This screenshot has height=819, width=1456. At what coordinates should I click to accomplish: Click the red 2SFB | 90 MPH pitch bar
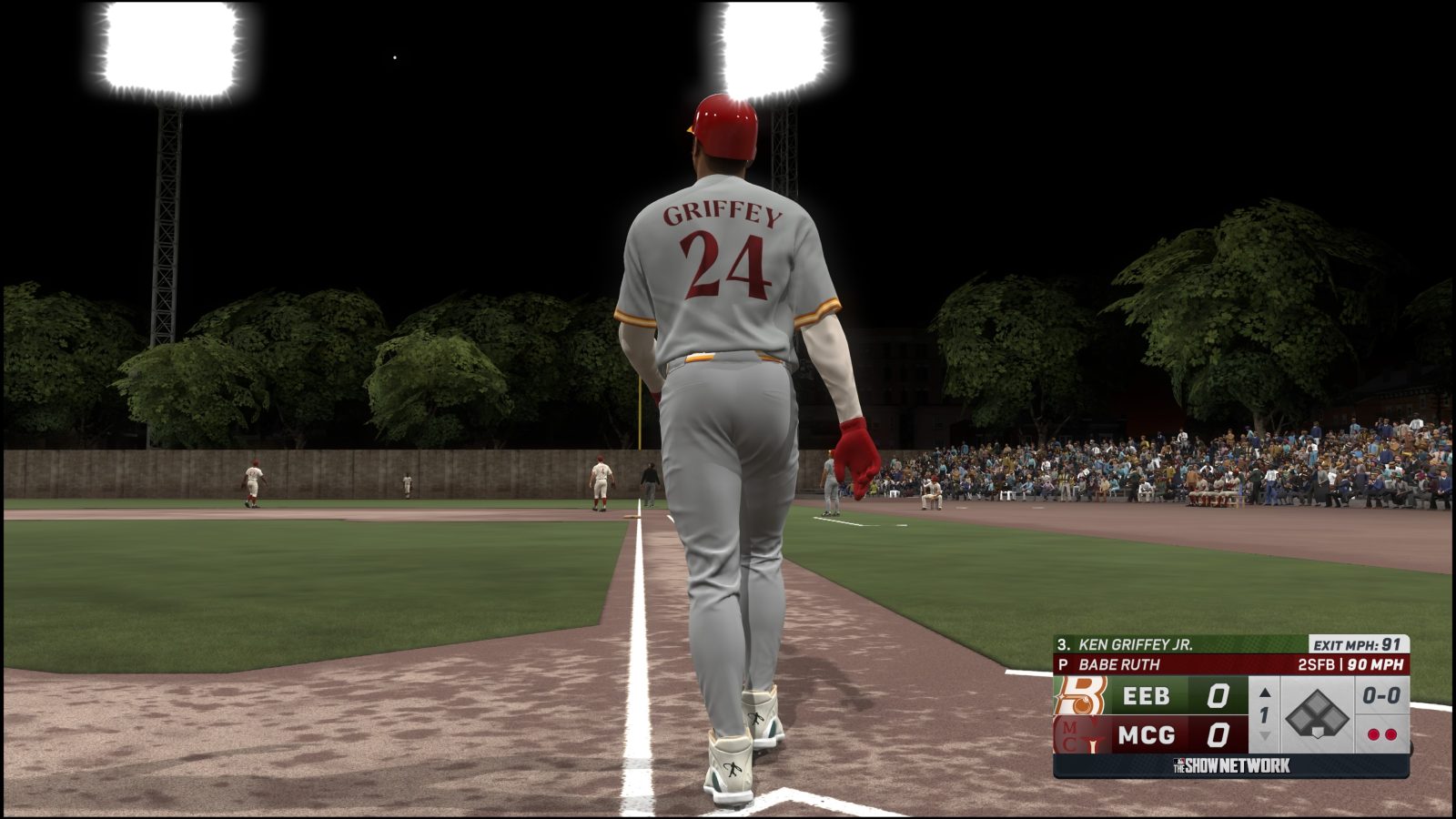1349,663
